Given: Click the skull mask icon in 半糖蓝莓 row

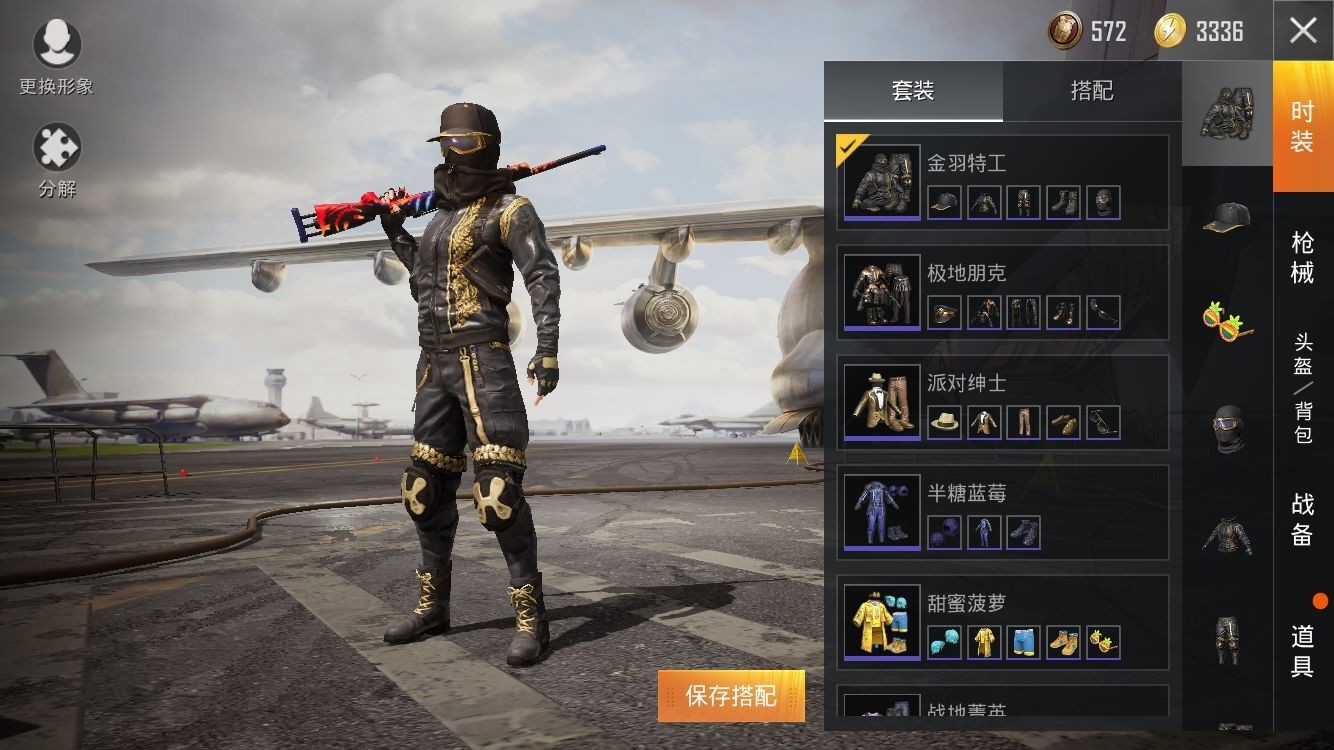Looking at the screenshot, I should (945, 532).
